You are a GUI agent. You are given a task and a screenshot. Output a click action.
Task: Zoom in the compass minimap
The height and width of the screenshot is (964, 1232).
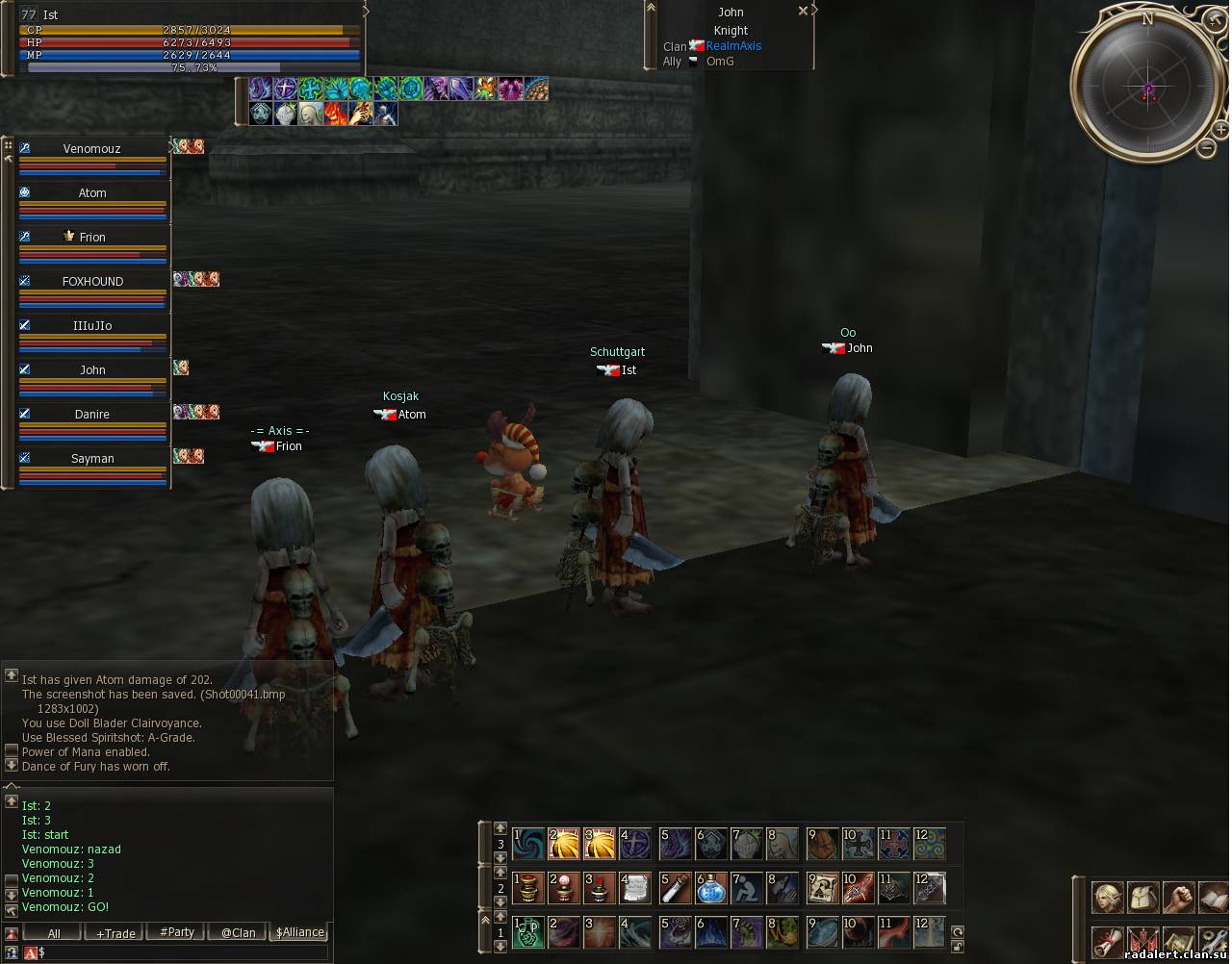[x=1220, y=130]
